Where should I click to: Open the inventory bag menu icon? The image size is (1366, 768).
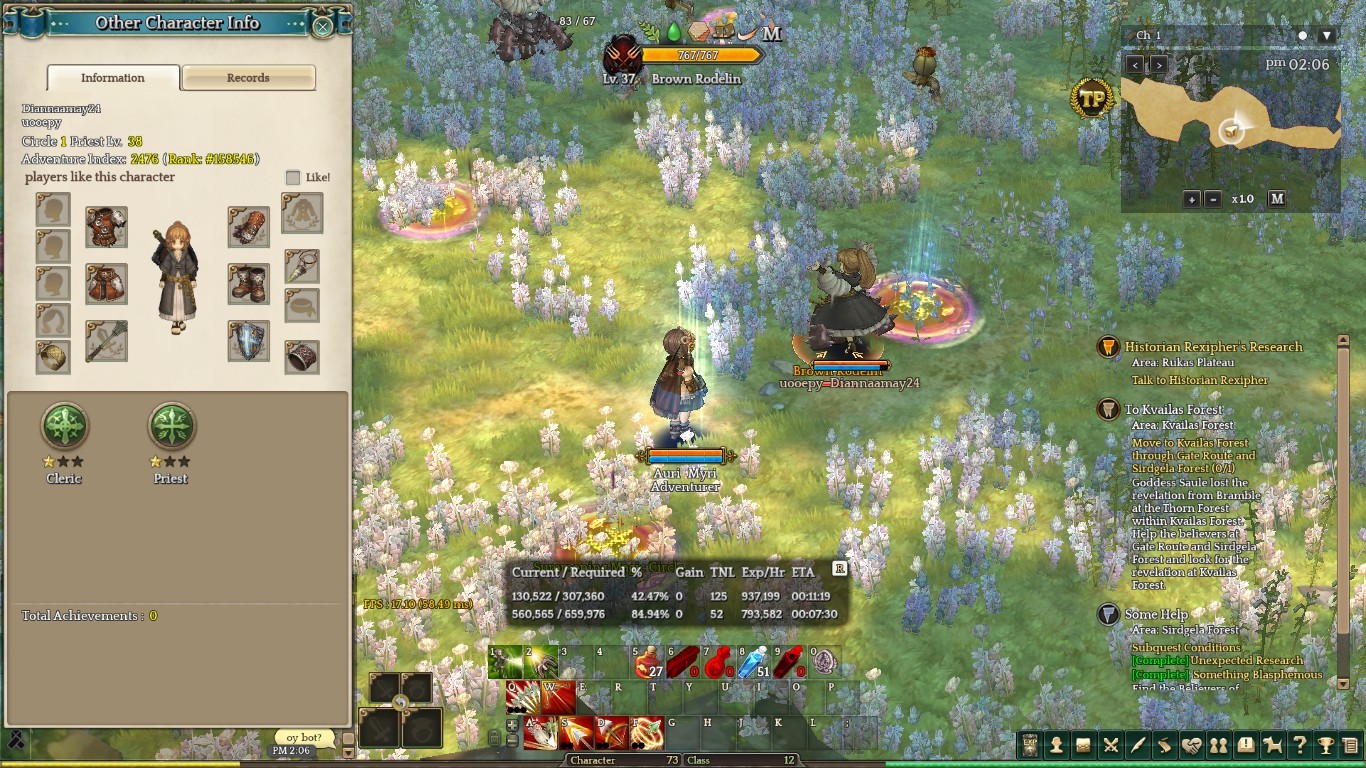coord(1083,745)
